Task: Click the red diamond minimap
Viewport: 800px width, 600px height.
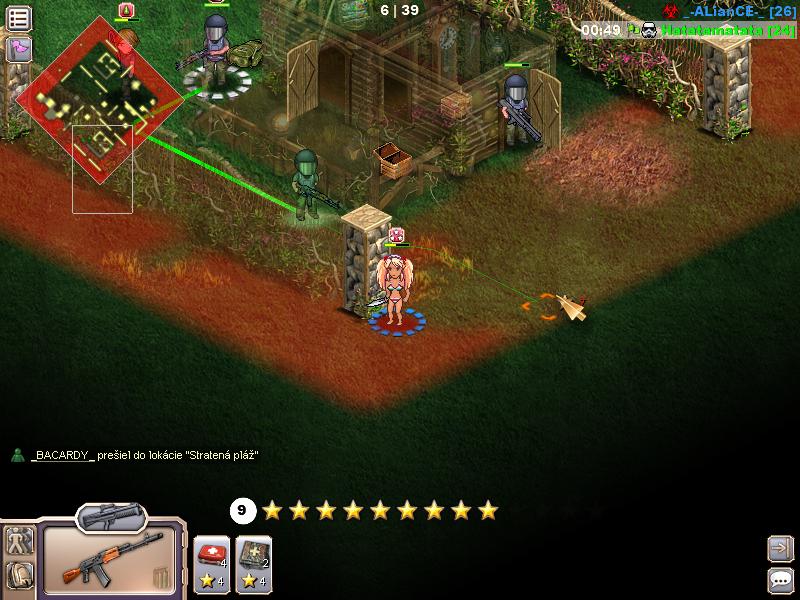Action: pos(99,98)
